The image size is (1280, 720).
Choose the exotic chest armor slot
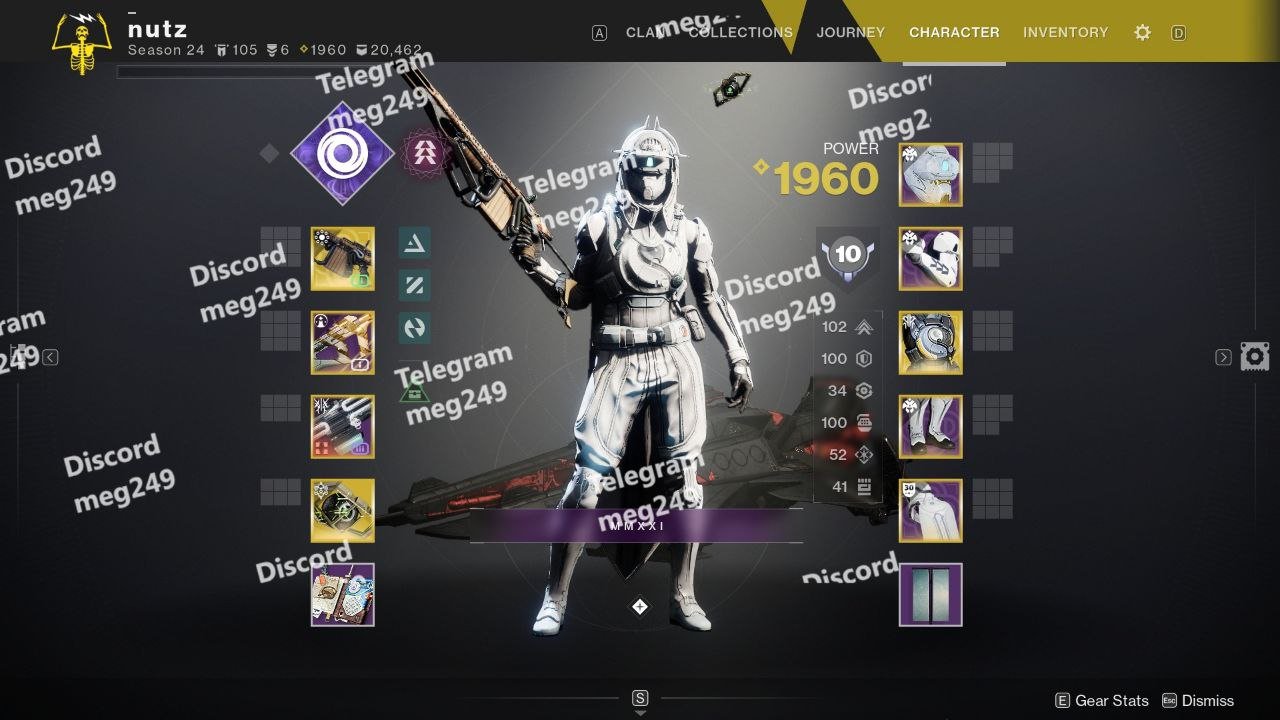pyautogui.click(x=930, y=343)
